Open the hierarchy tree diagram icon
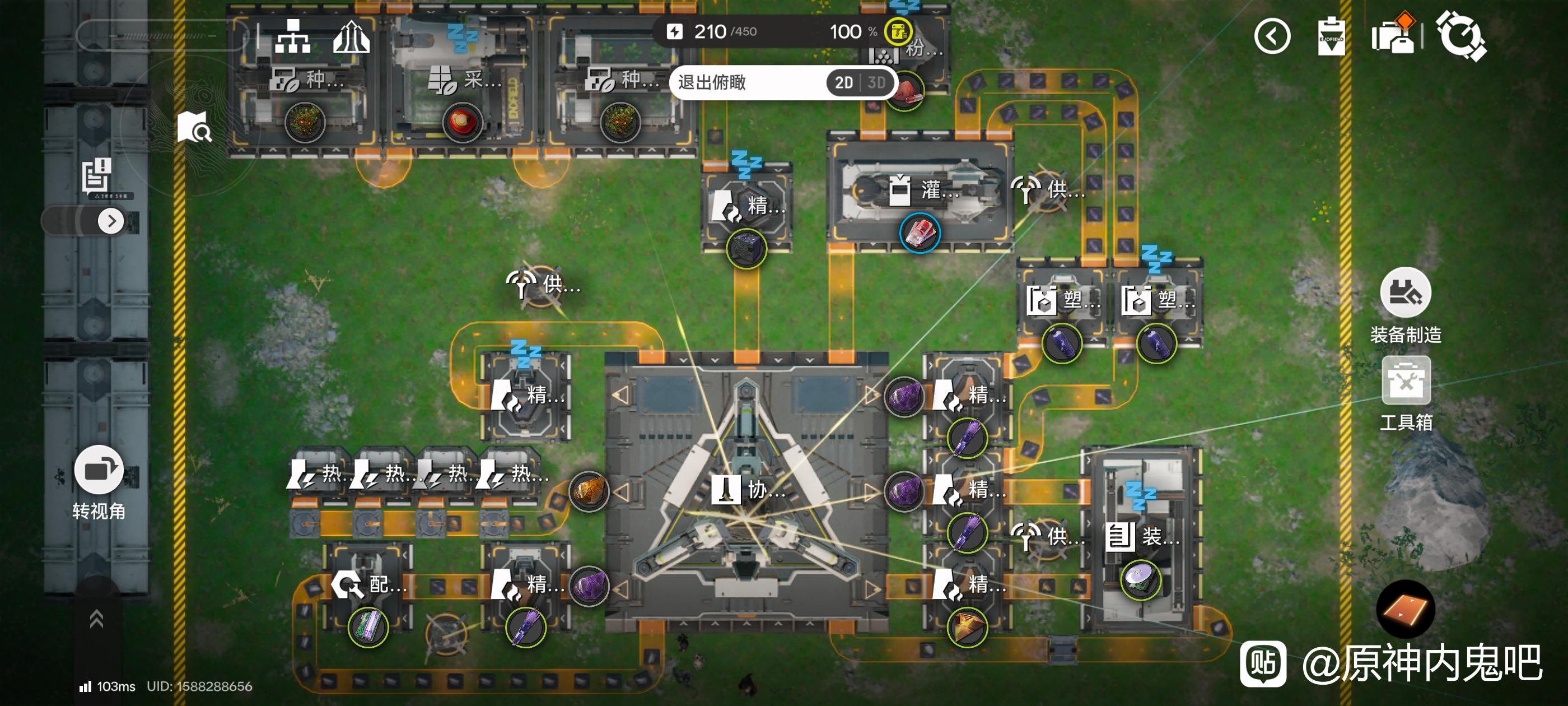This screenshot has width=1568, height=706. pos(293,36)
